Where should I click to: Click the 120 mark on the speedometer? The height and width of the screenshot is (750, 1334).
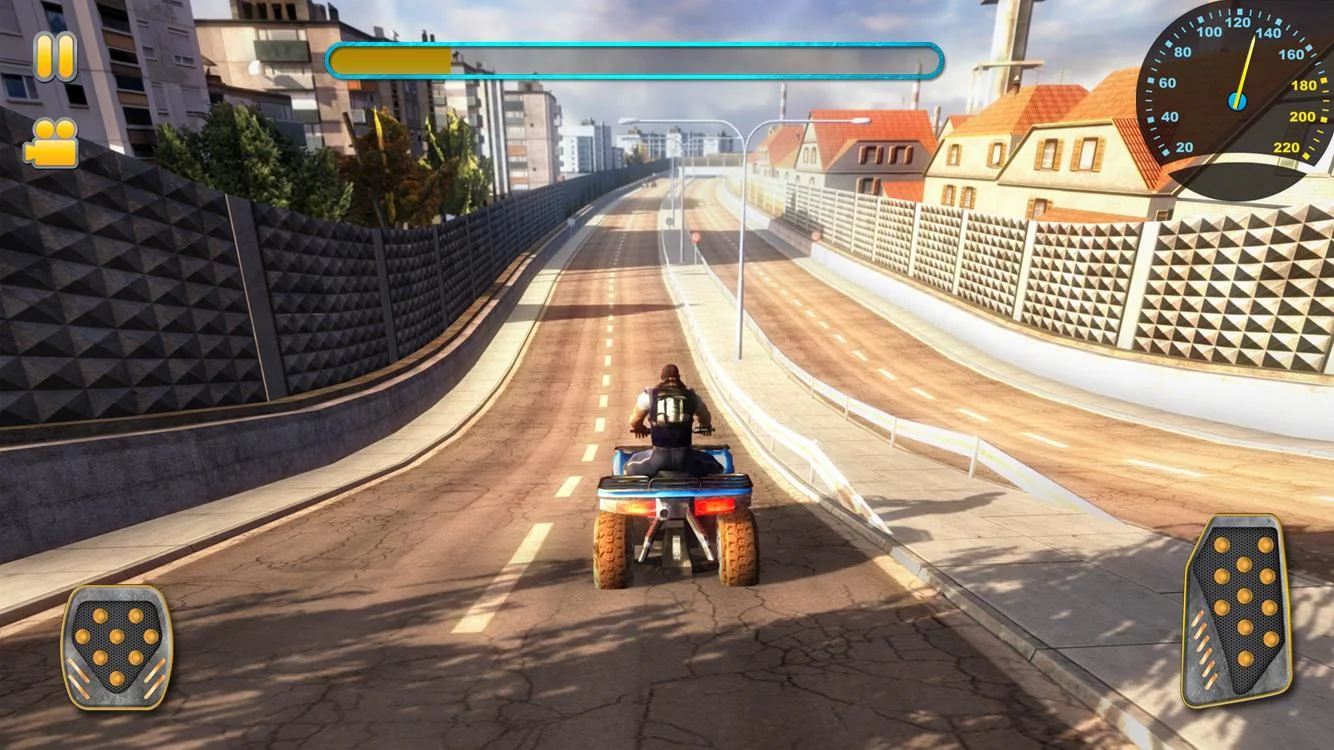1239,22
